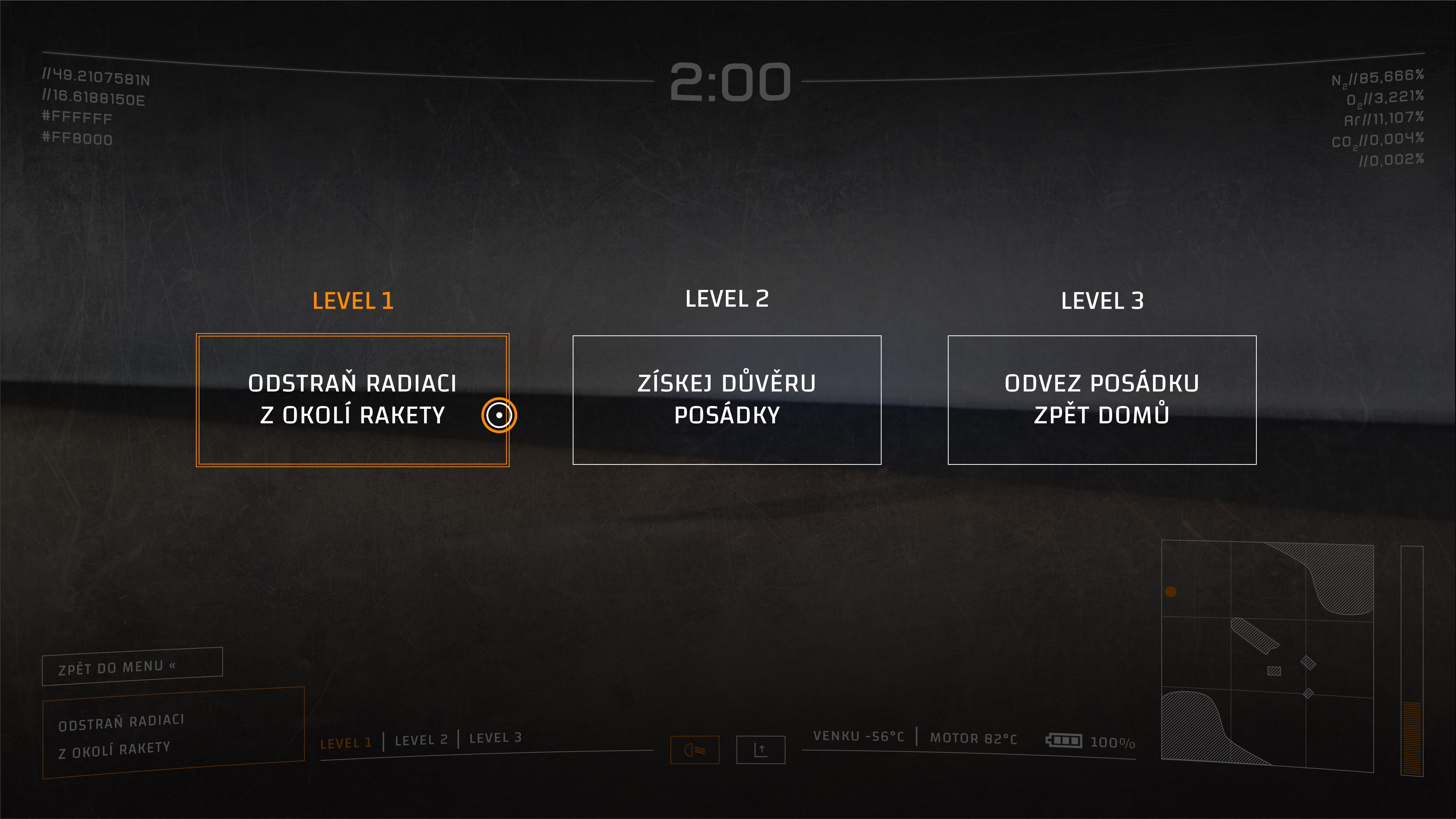Open the dimmed Level 3 HUD tab
The width and height of the screenshot is (1456, 819).
point(495,738)
